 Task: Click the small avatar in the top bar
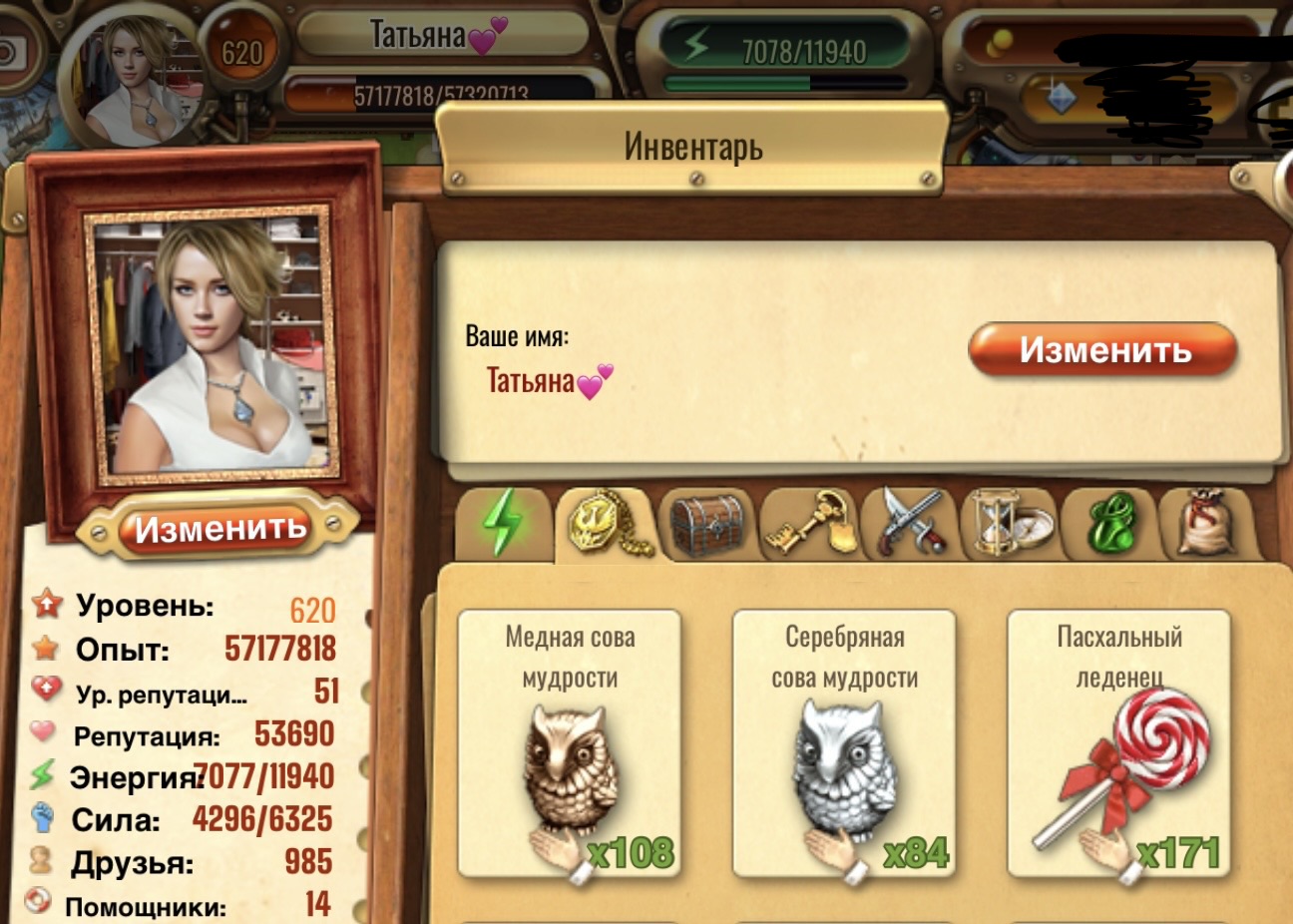pyautogui.click(x=145, y=77)
